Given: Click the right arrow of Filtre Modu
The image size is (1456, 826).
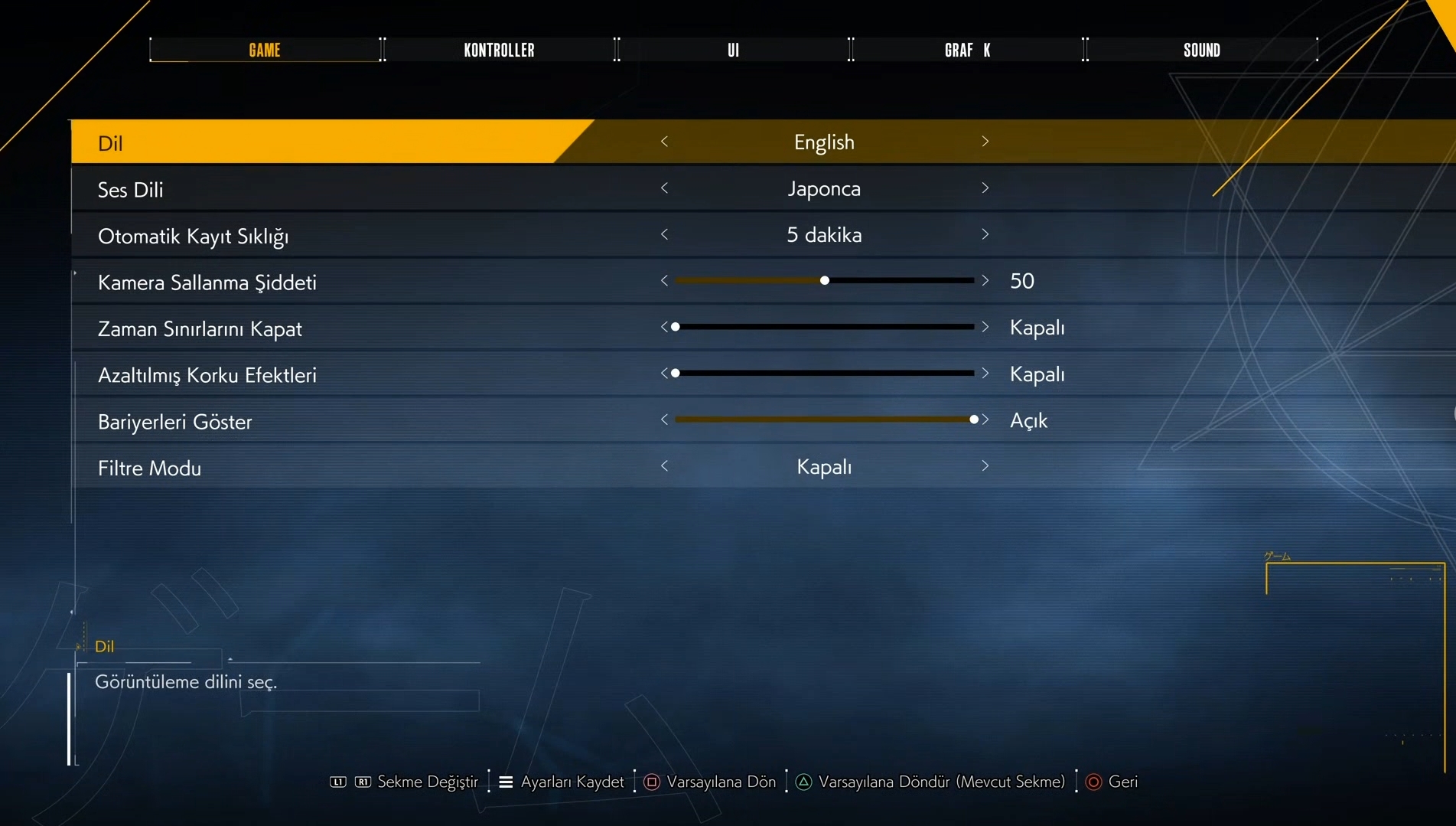Looking at the screenshot, I should click(x=985, y=466).
